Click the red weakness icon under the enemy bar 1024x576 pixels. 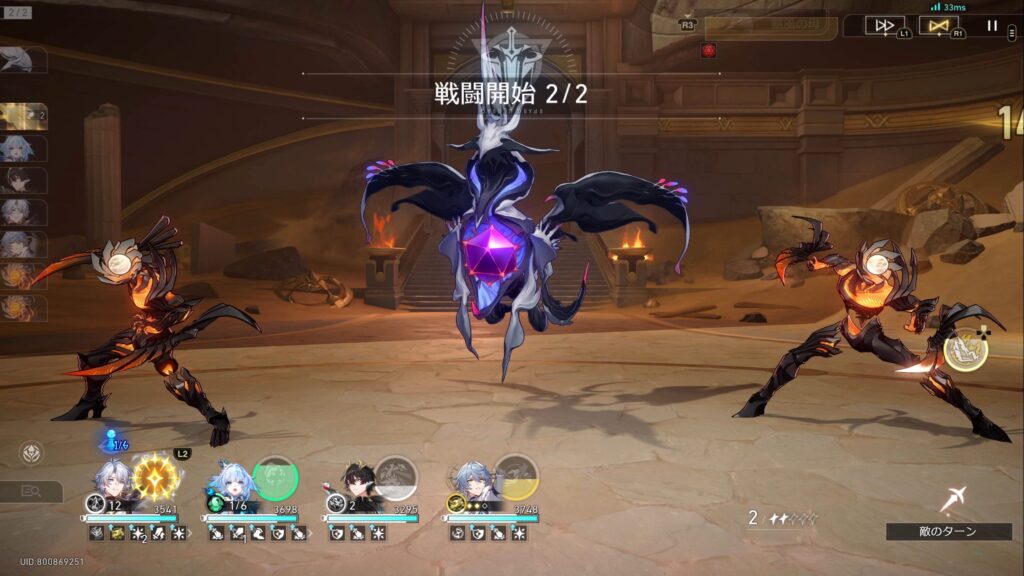point(709,50)
